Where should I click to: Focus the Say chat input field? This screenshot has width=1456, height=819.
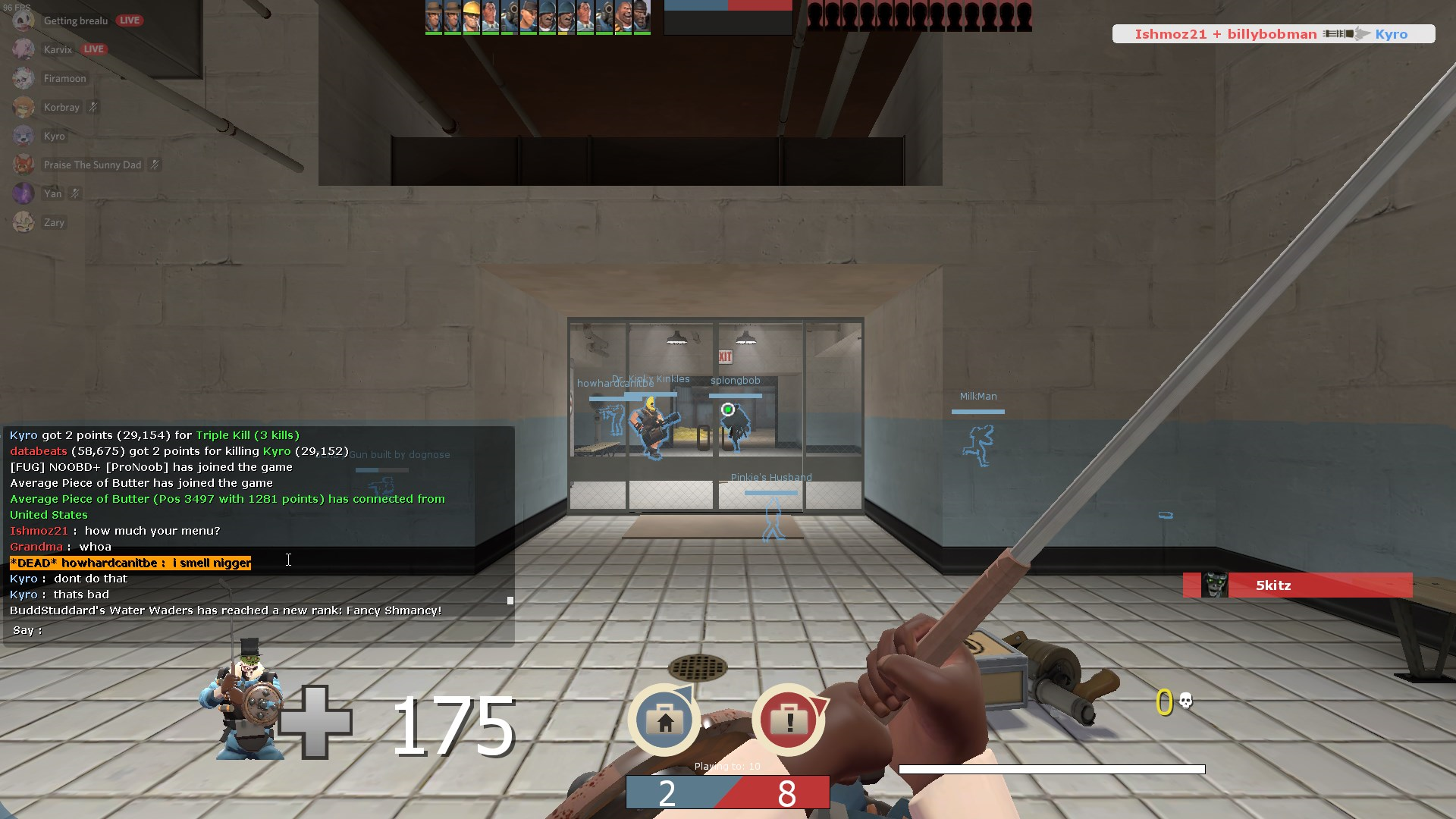pos(273,630)
